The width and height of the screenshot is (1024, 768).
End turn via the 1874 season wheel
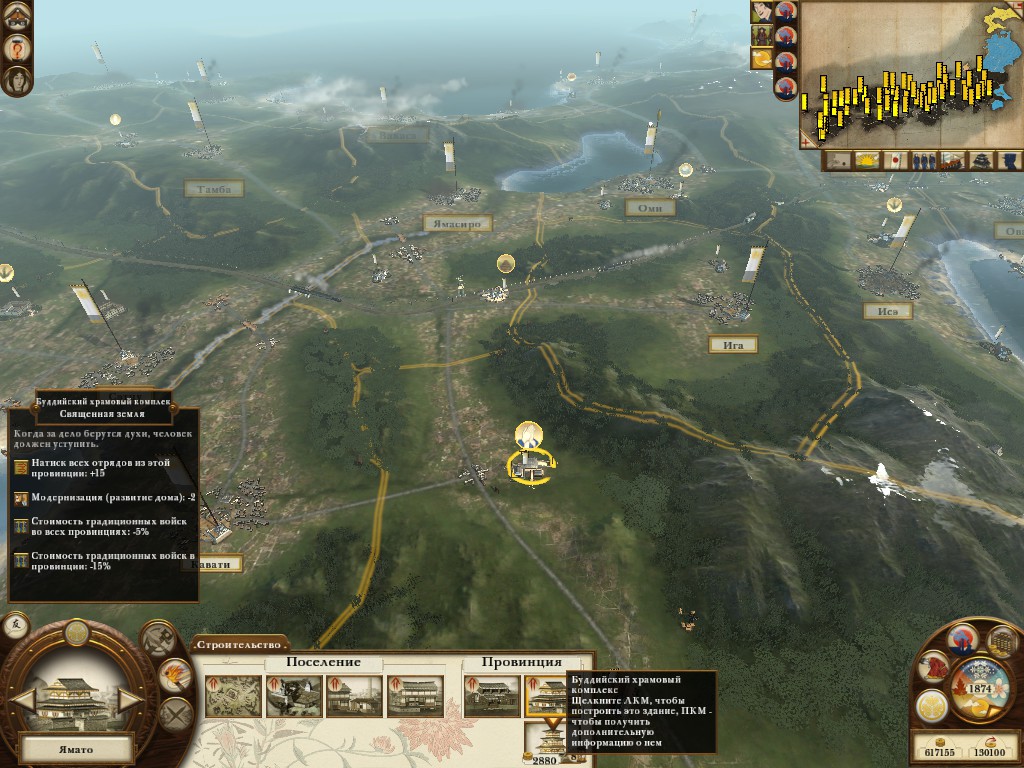[x=979, y=688]
